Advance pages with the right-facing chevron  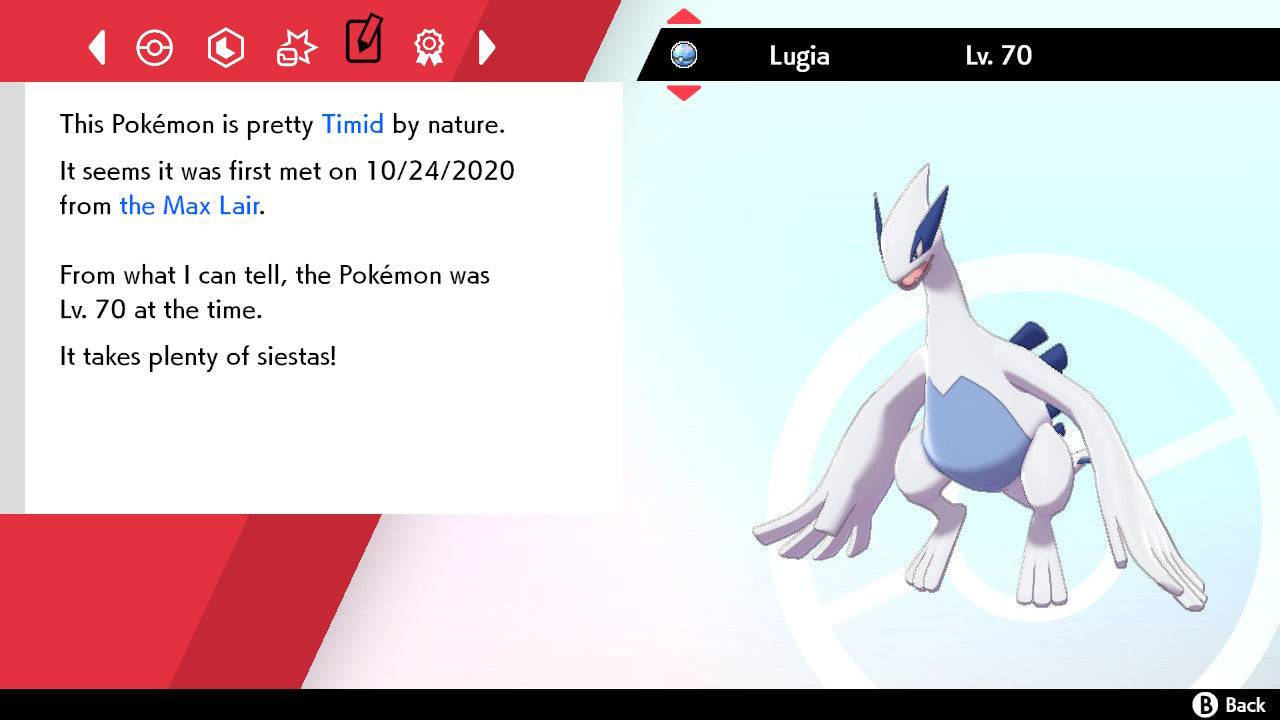[487, 47]
